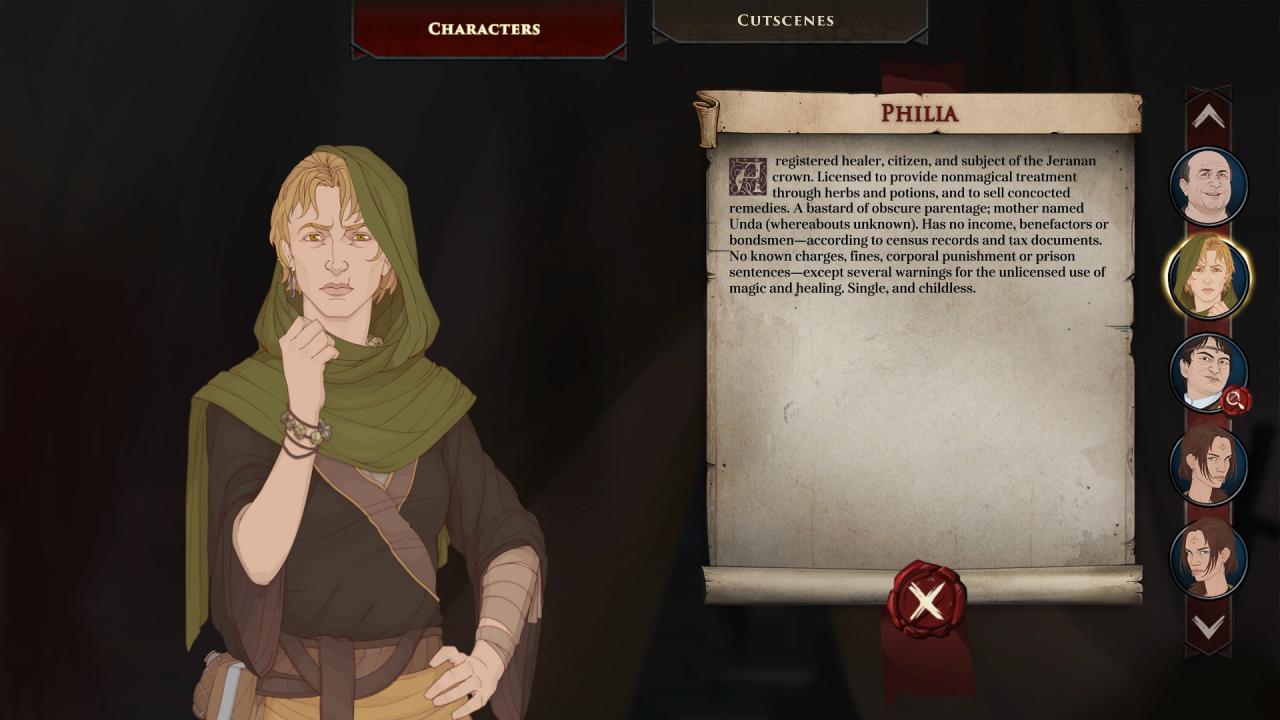Viewport: 1280px width, 720px height.
Task: Close the Philia scroll with the wax seal
Action: tap(926, 601)
